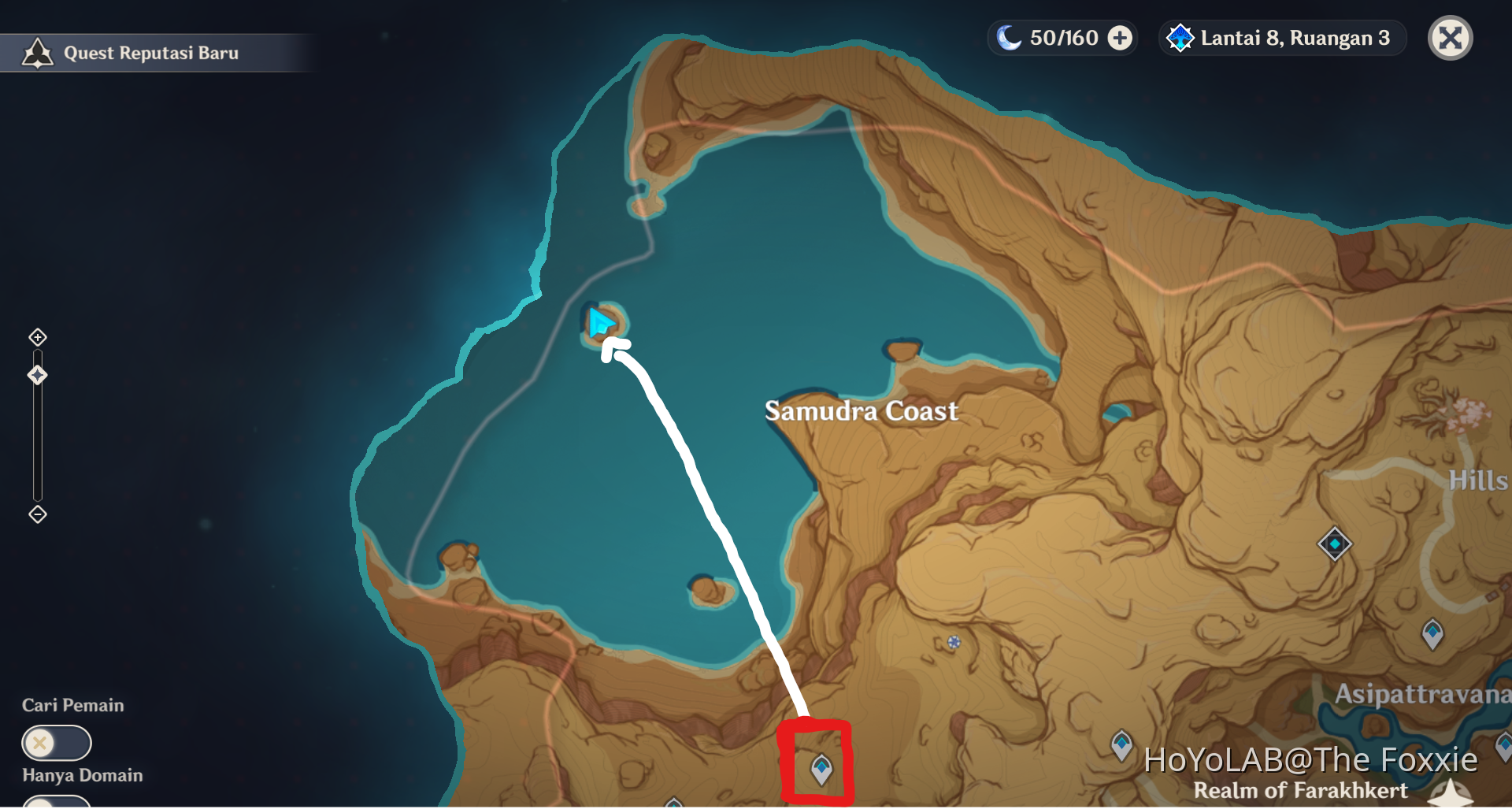Screen dimensions: 1512x809
Task: Click the plus button next to 50/160
Action: pos(1119,36)
